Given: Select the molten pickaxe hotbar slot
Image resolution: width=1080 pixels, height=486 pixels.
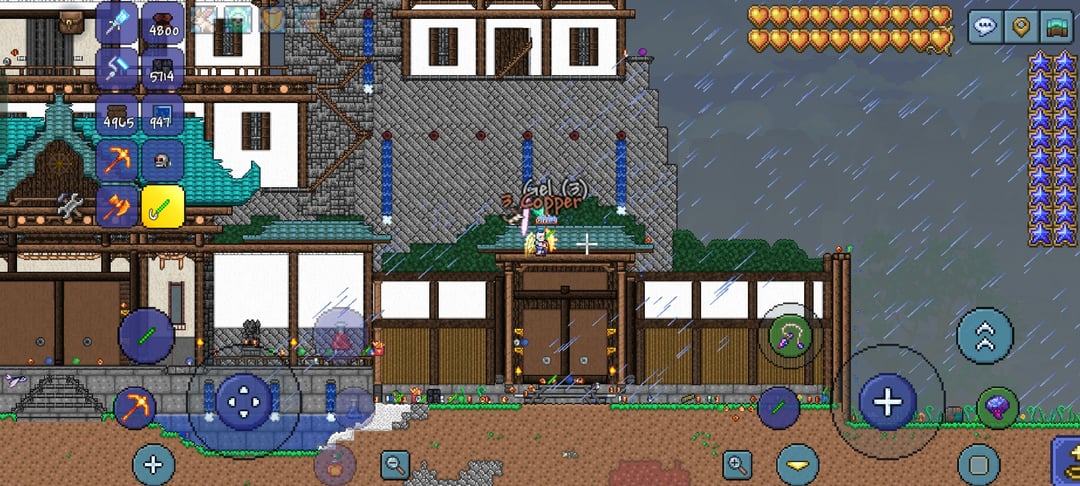Looking at the screenshot, I should [118, 161].
